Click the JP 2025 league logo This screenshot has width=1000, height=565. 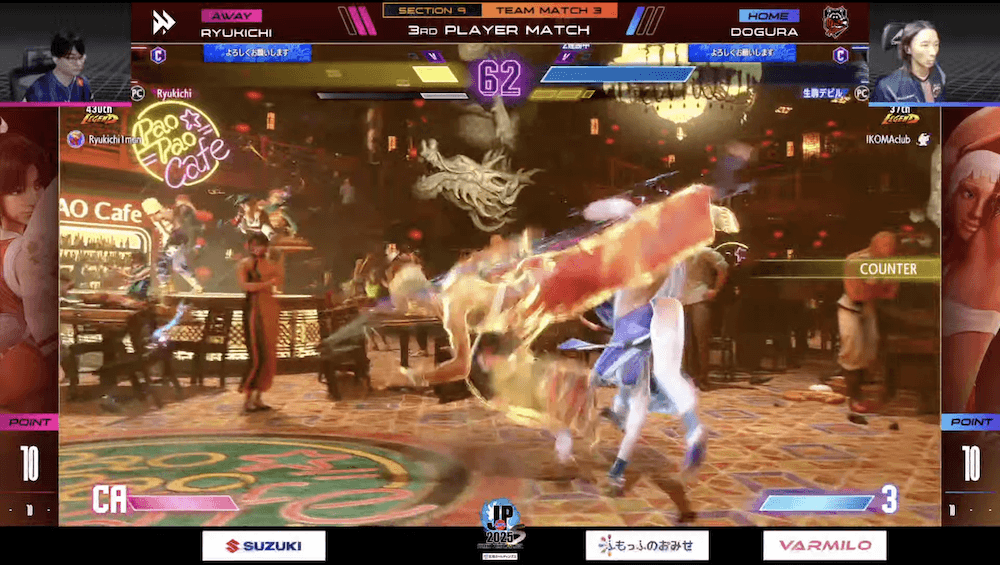pyautogui.click(x=499, y=525)
